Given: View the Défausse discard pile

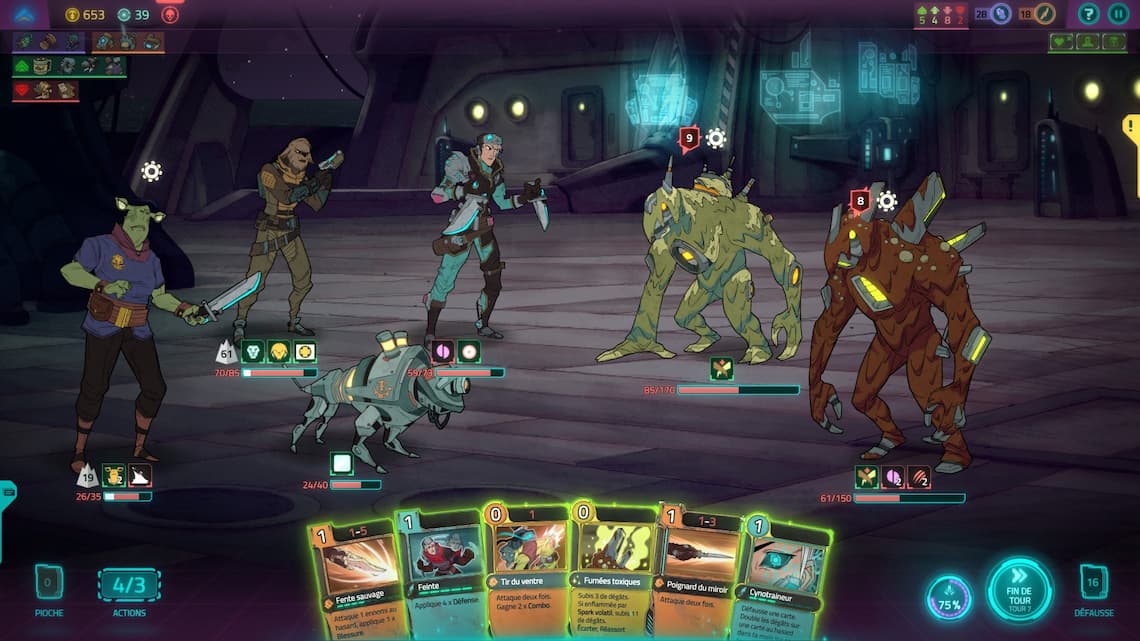Looking at the screenshot, I should [x=1093, y=582].
